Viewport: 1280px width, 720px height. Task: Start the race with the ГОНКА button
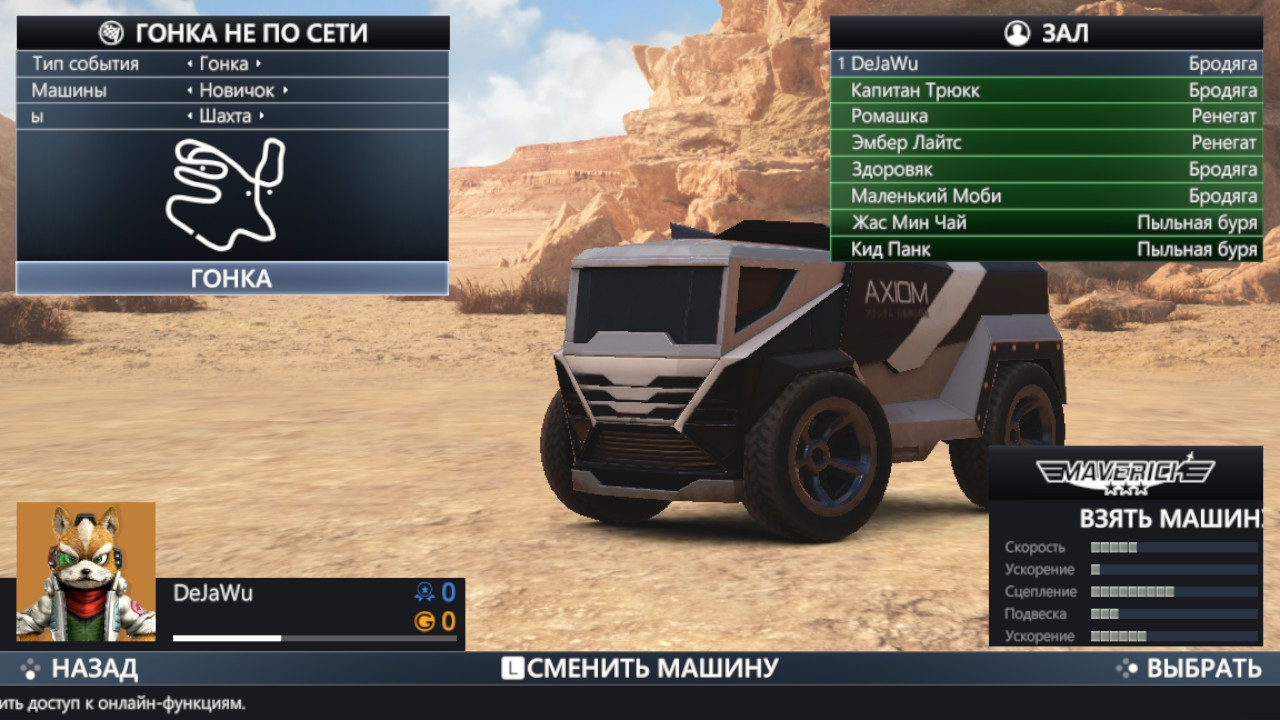pyautogui.click(x=231, y=278)
